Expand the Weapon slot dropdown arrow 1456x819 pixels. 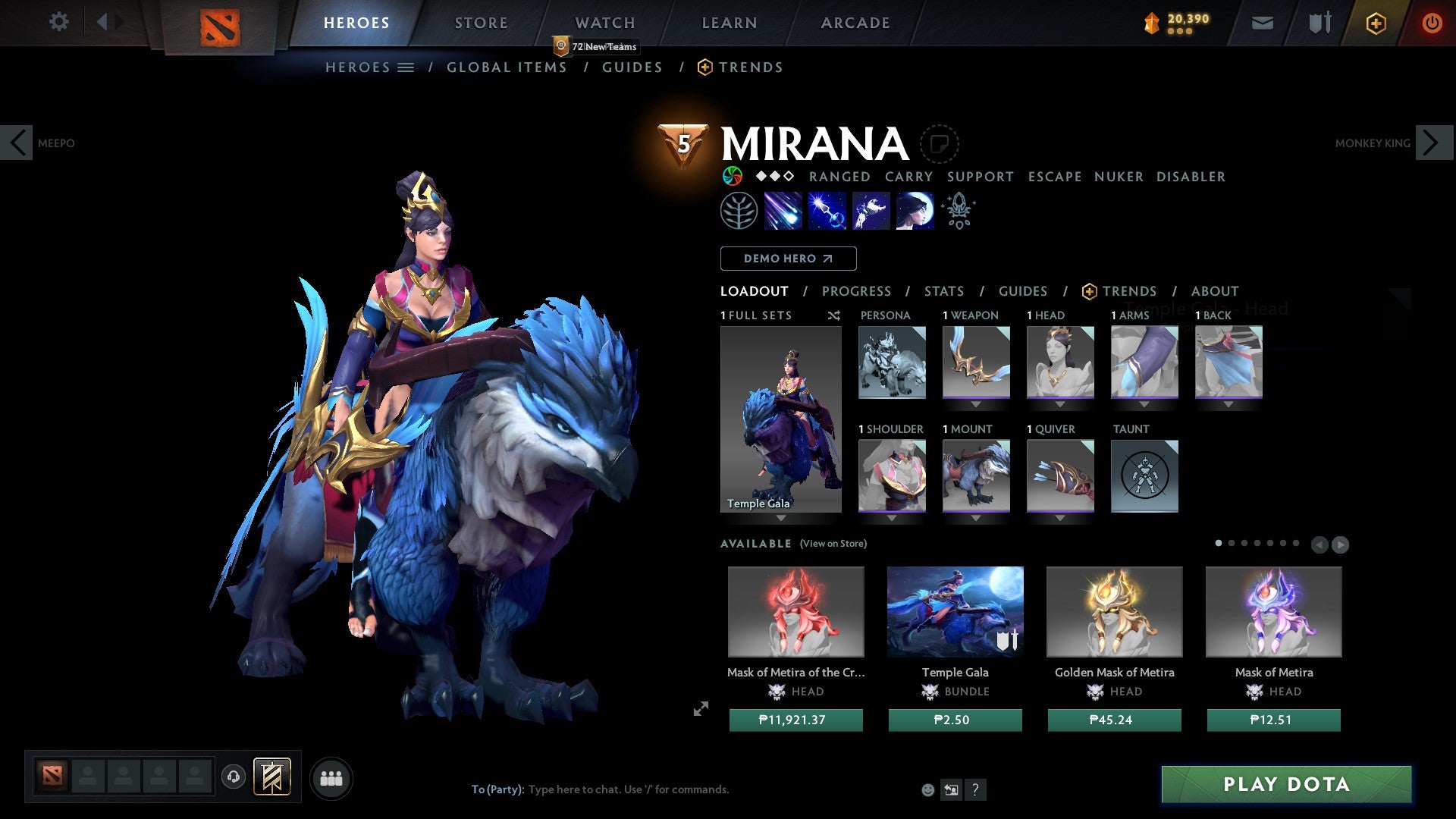point(976,404)
